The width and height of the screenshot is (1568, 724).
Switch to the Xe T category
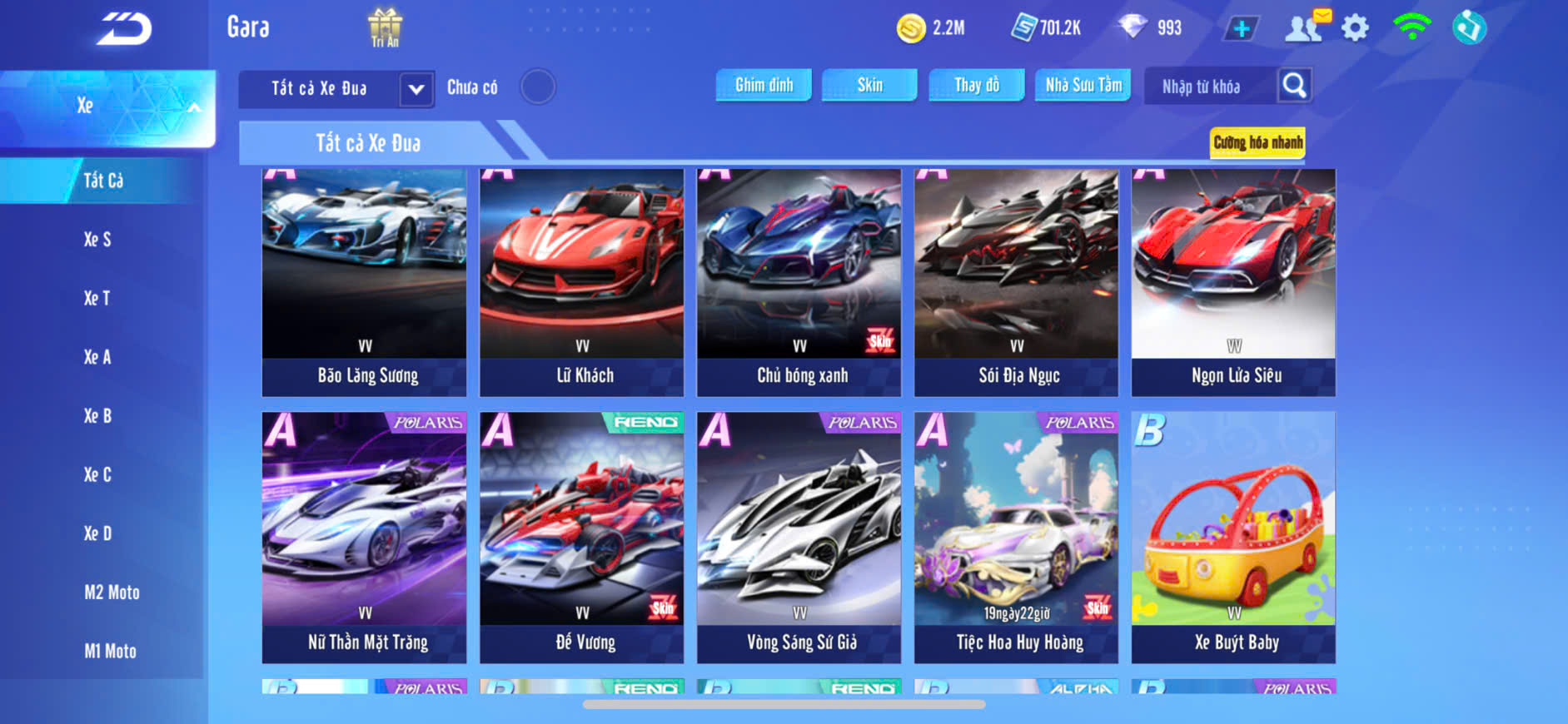pyautogui.click(x=97, y=298)
